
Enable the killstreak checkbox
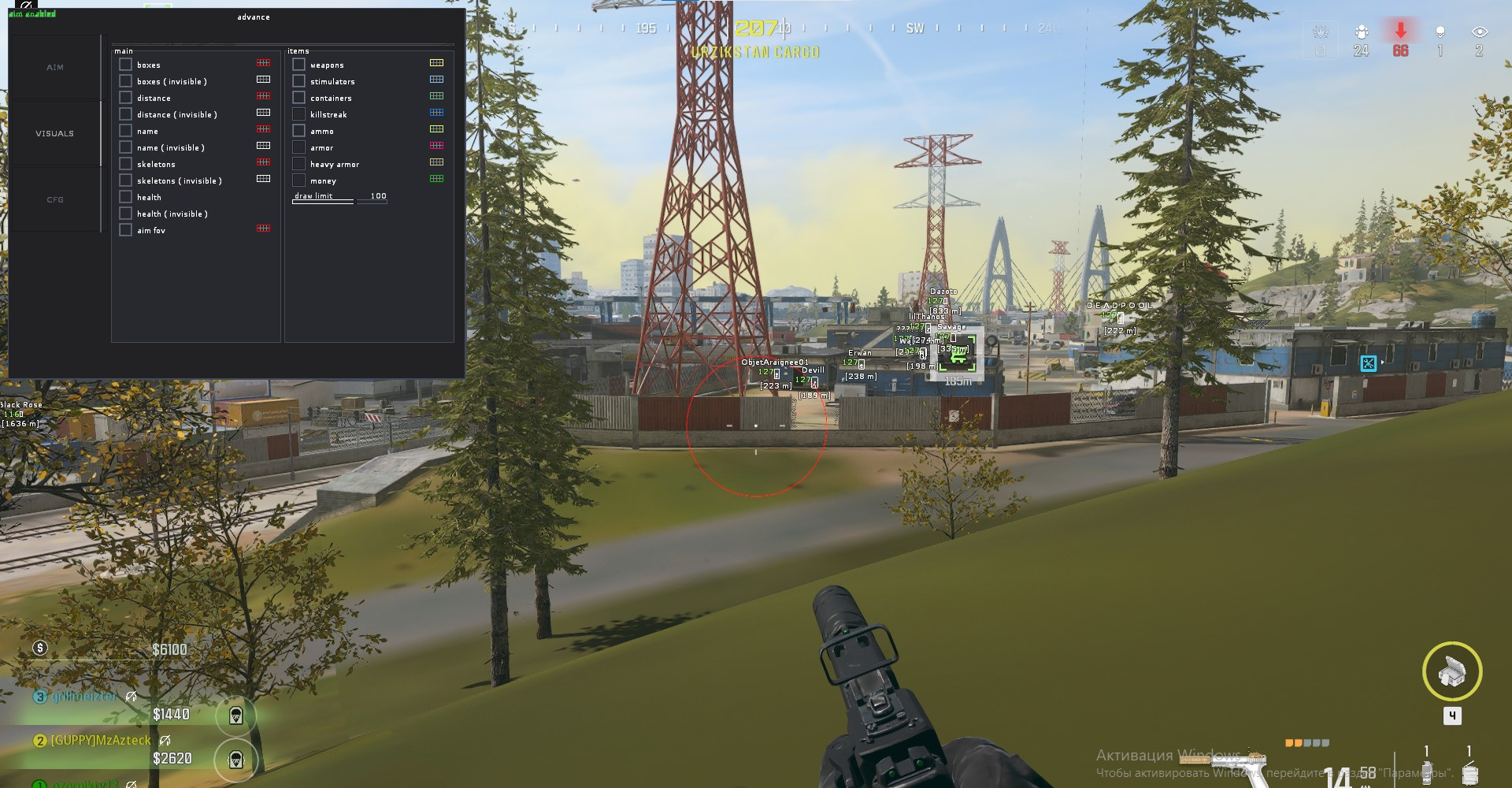coord(298,114)
